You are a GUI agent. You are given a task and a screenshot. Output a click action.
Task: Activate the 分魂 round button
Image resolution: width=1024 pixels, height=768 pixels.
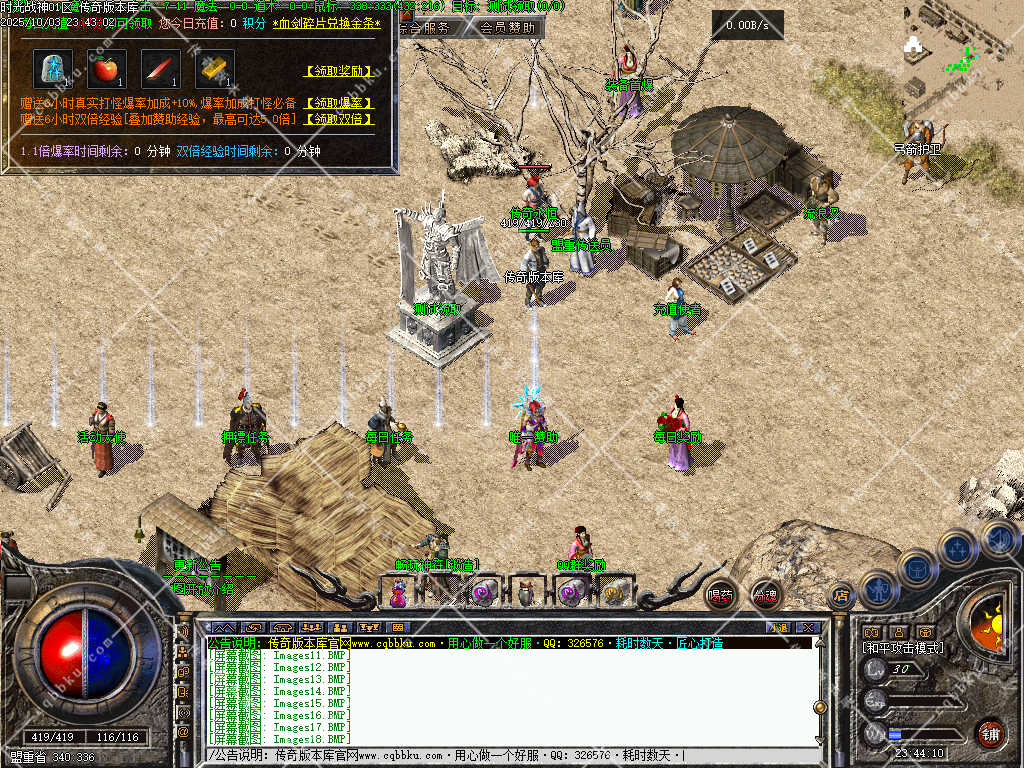765,595
